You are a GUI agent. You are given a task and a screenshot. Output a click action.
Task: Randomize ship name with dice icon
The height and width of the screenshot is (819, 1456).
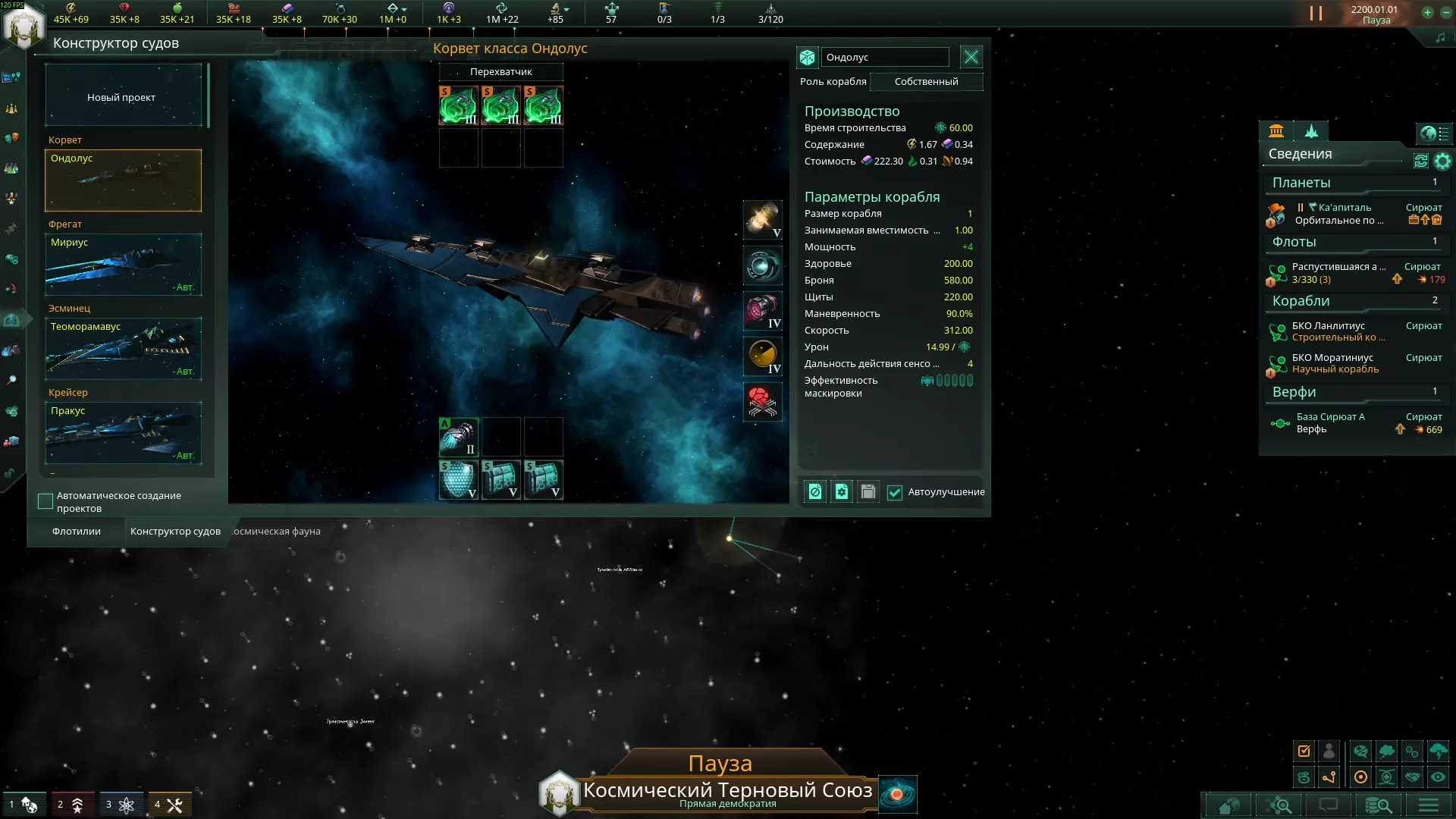click(808, 58)
